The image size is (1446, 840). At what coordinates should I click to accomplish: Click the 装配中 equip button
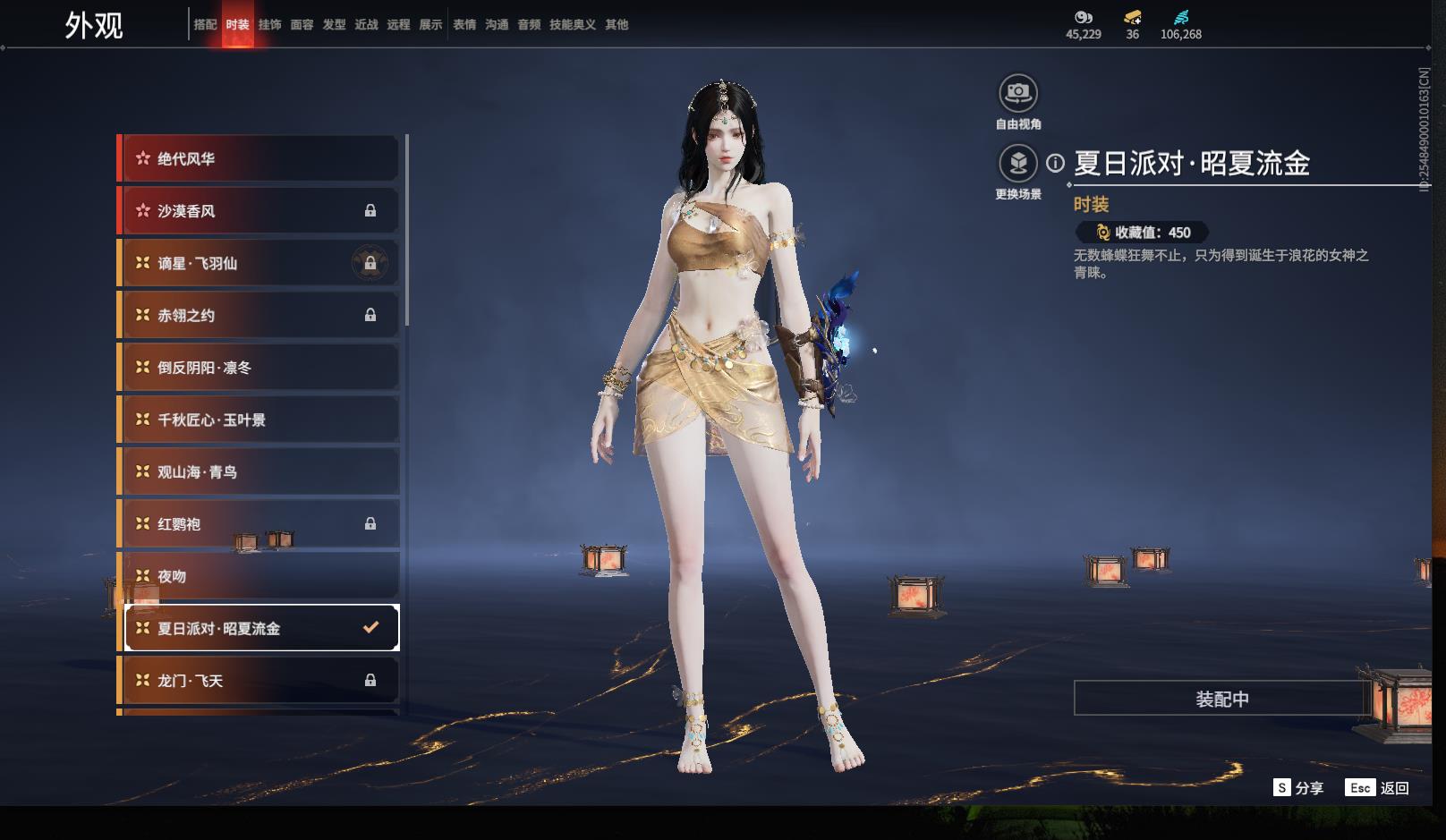pos(1221,699)
